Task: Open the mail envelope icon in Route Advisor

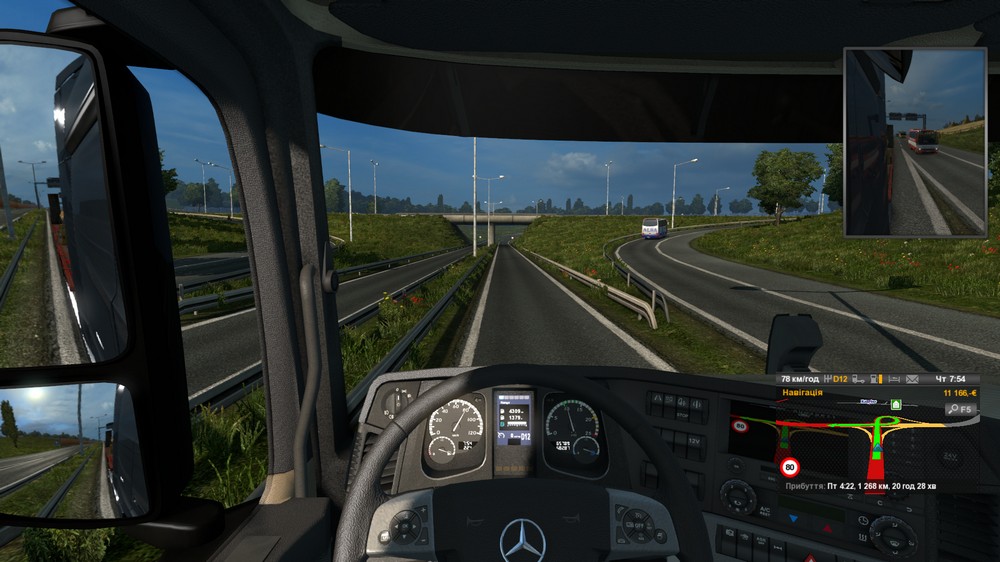Action: pos(912,380)
